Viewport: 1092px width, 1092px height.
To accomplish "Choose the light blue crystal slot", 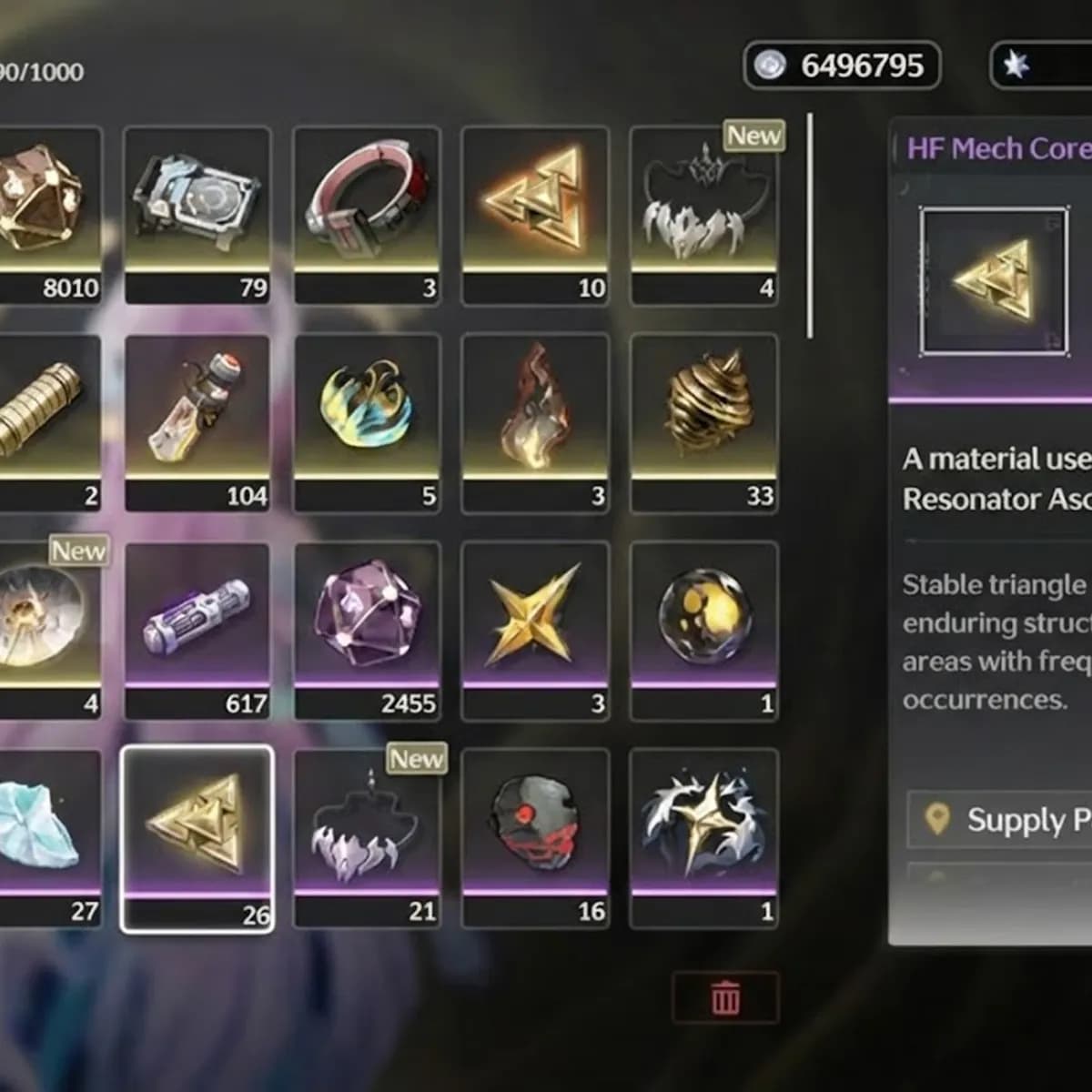I will (x=45, y=837).
